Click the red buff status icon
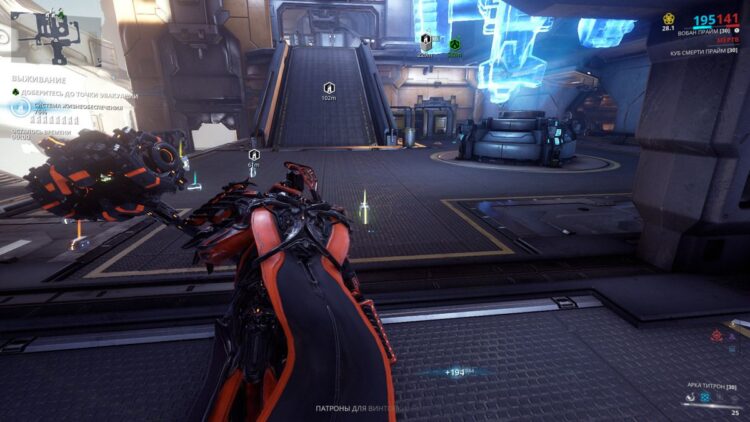750x422 pixels. [x=716, y=337]
